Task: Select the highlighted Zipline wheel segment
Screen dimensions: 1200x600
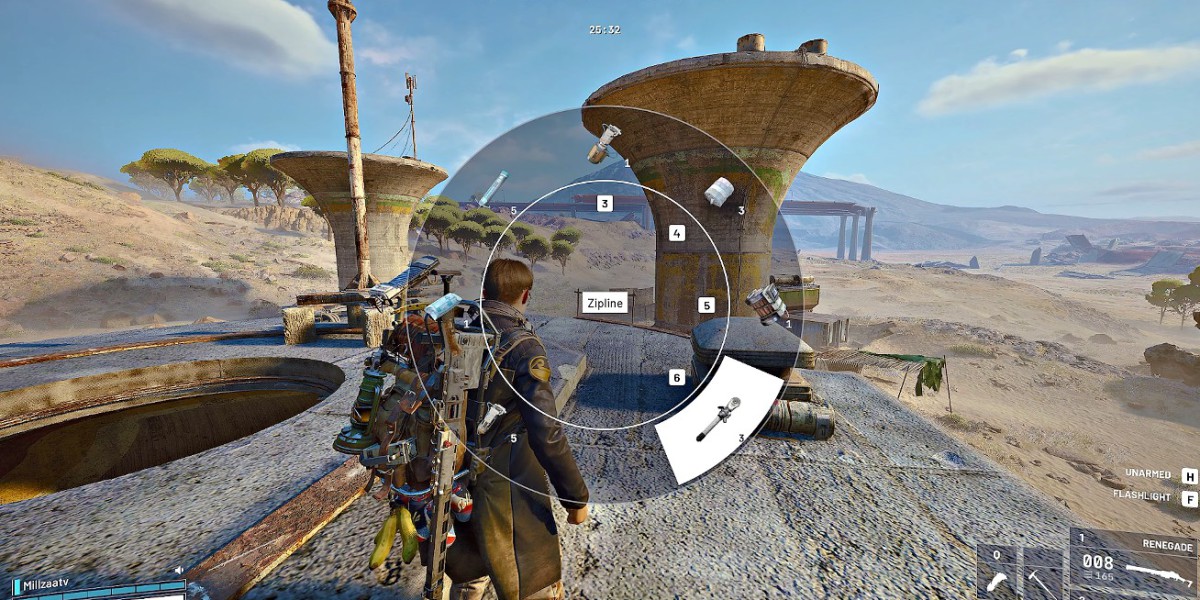Action: tap(718, 420)
